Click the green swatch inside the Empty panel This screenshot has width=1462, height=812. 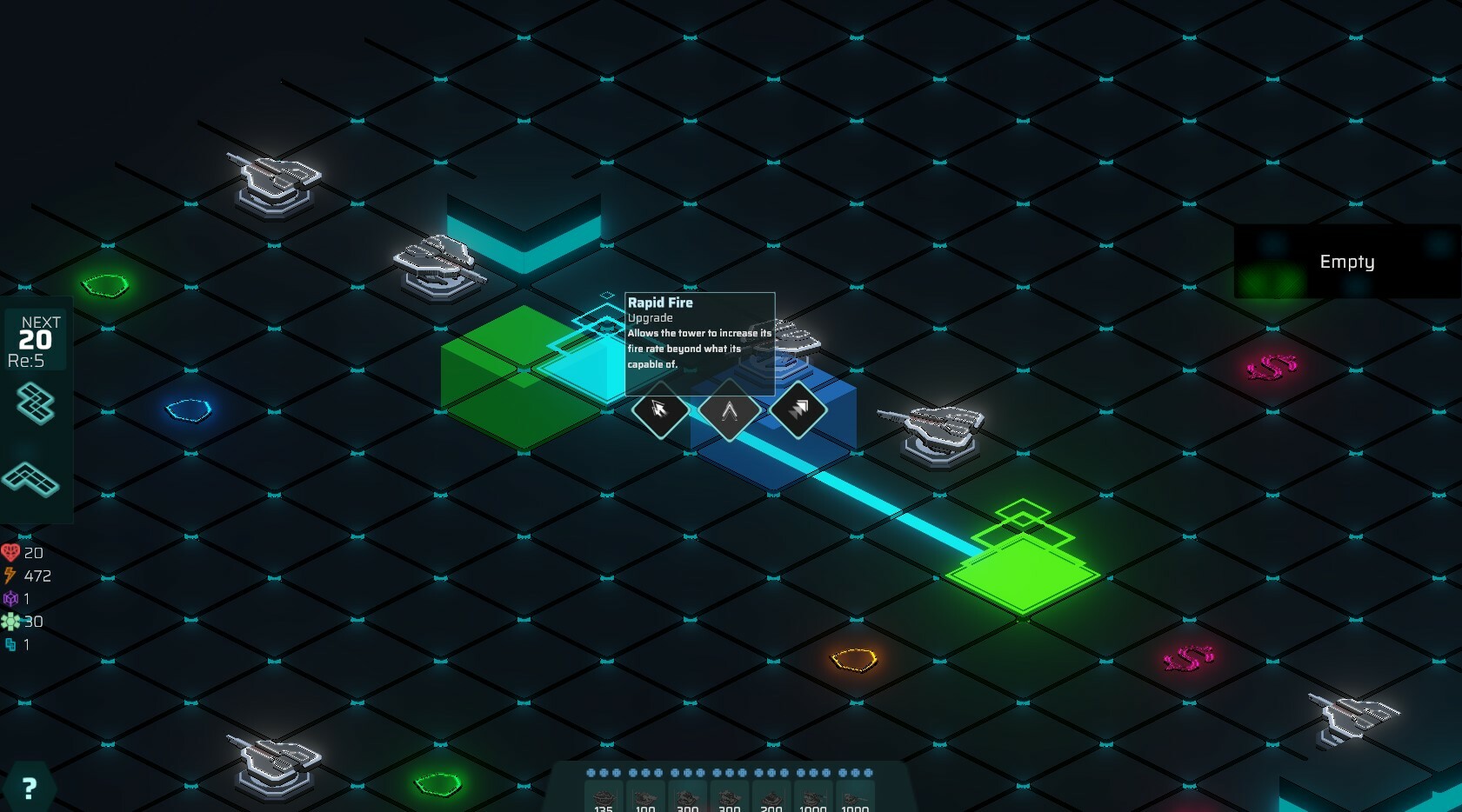click(x=1269, y=279)
